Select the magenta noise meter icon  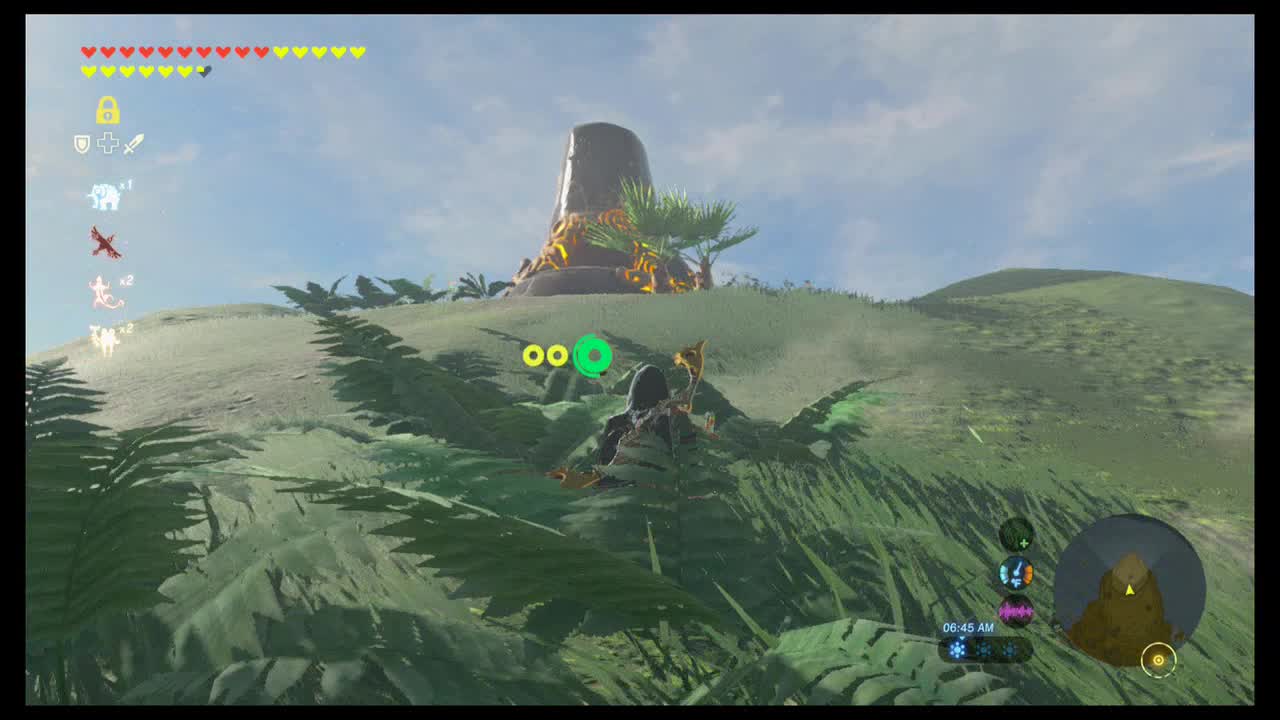click(x=1016, y=611)
